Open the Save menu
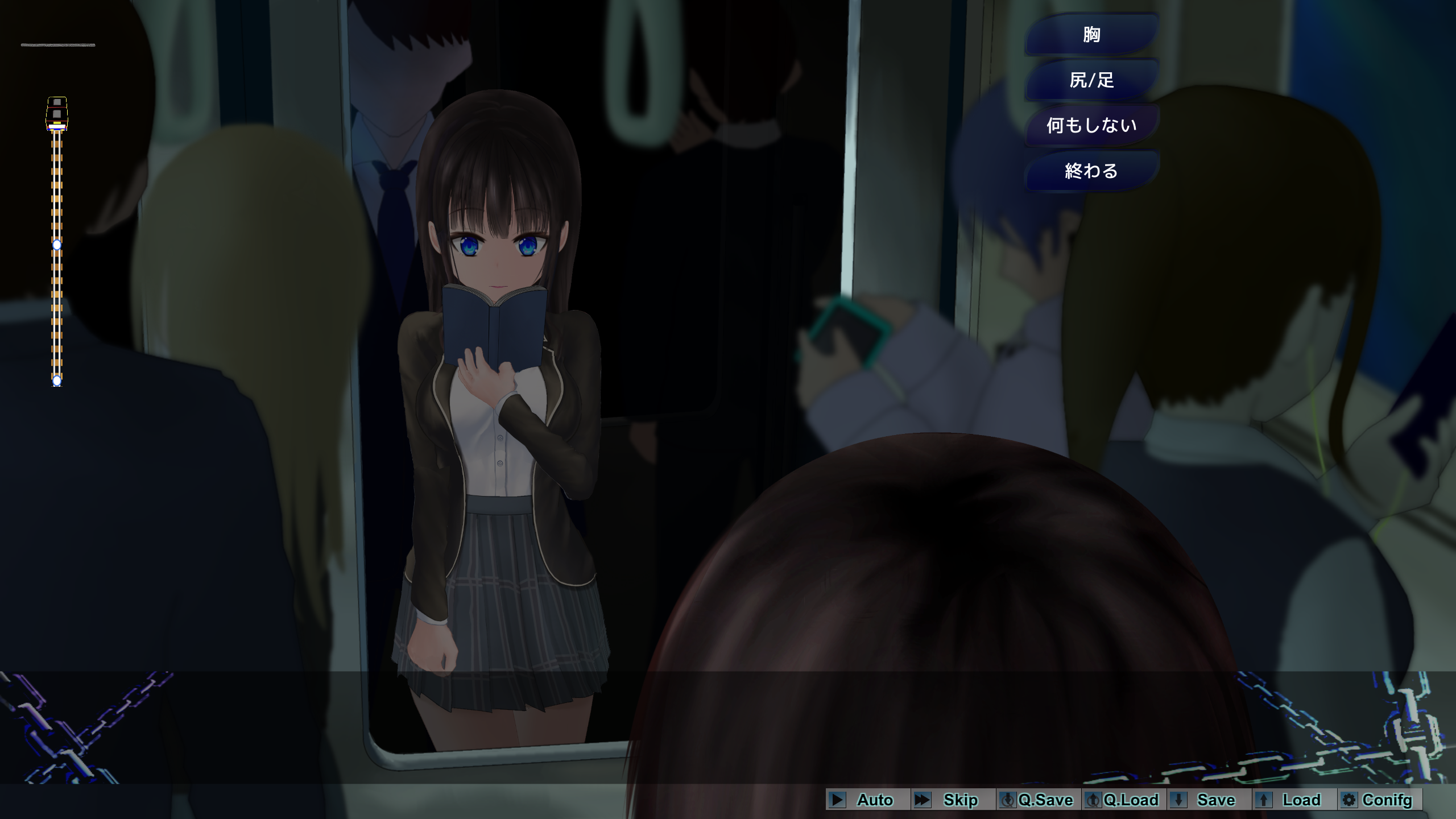 [x=1208, y=800]
